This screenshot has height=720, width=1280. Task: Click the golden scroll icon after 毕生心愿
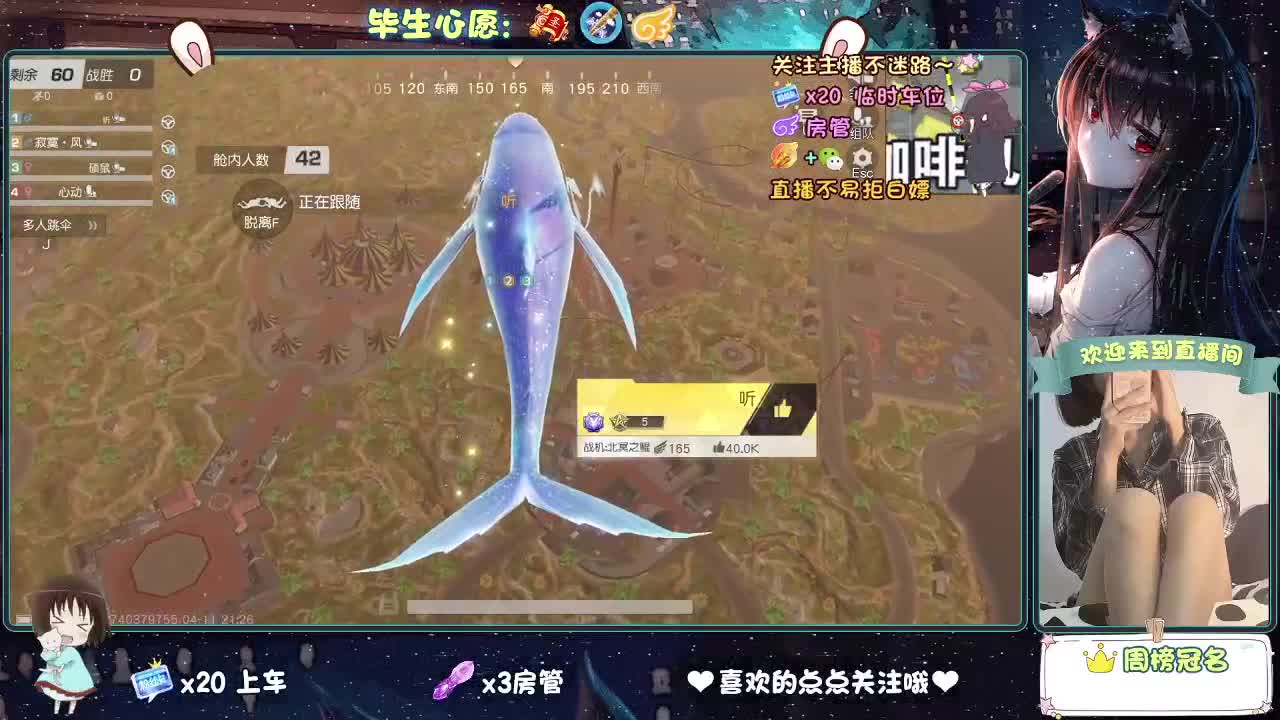point(547,23)
